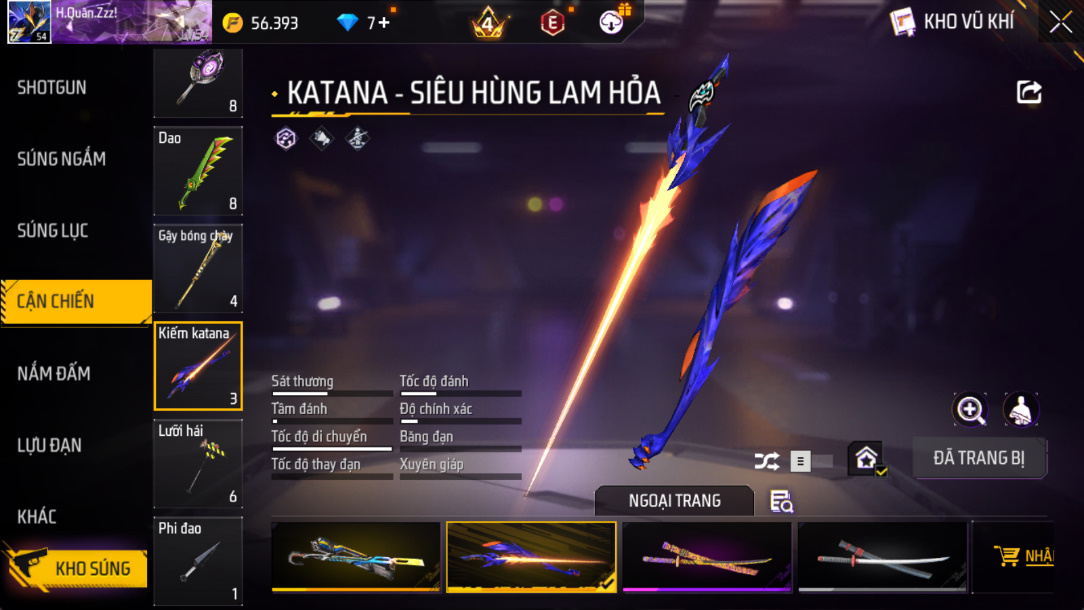The height and width of the screenshot is (610, 1084).
Task: Switch to the SÚNG NGẮM category
Action: (x=61, y=159)
